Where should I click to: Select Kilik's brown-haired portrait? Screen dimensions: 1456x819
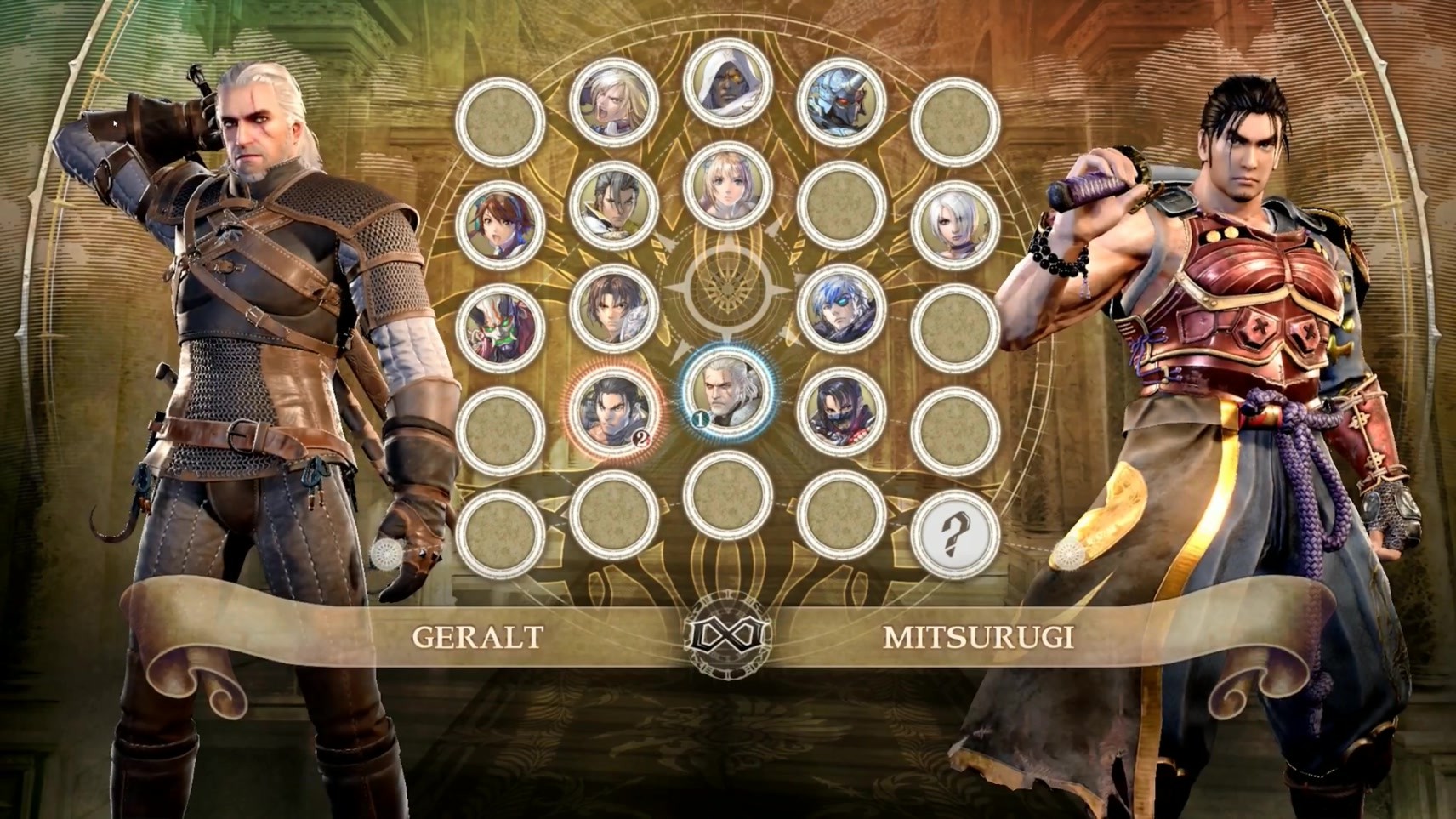pos(614,309)
